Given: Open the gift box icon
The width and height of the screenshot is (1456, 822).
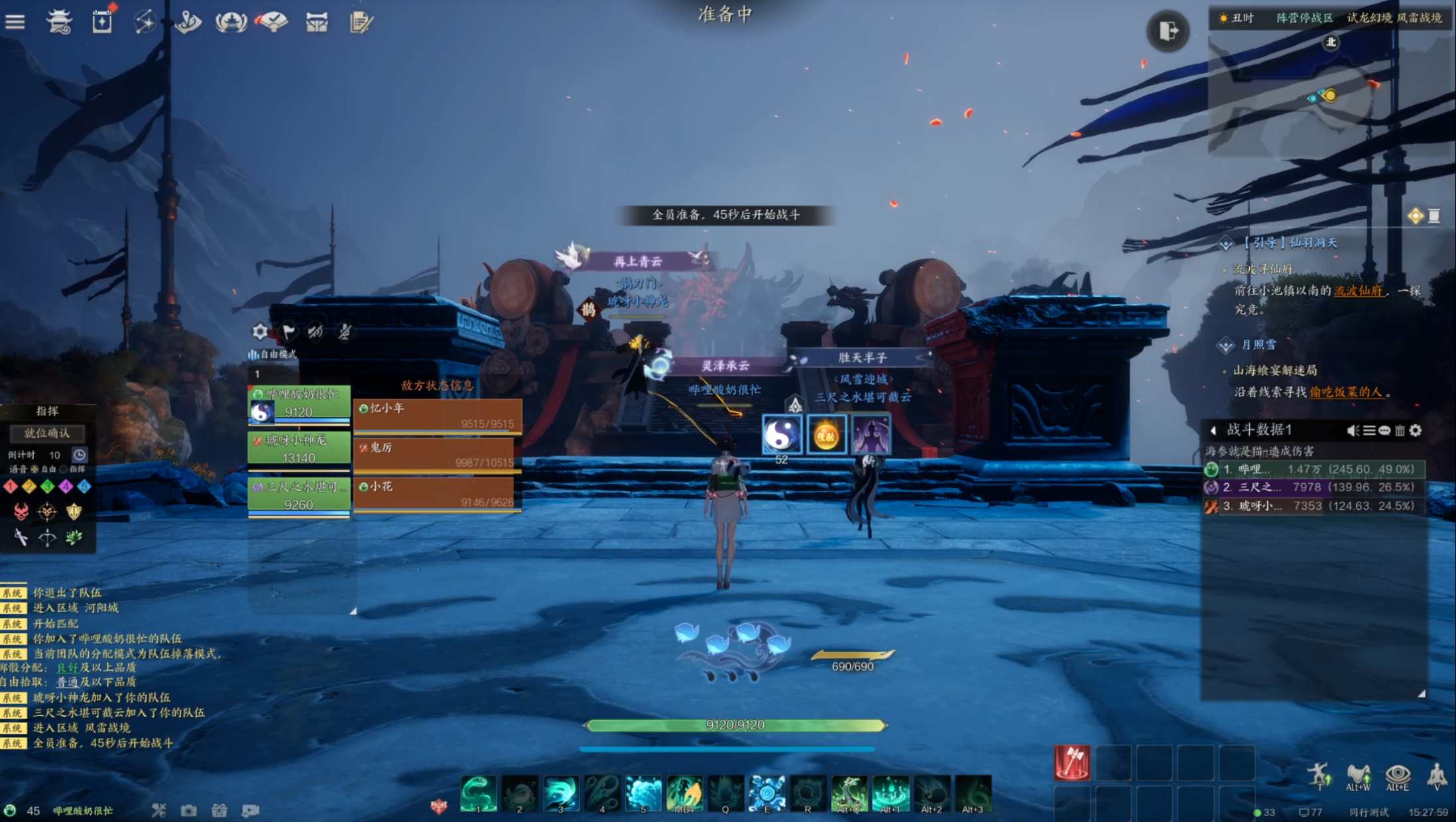Looking at the screenshot, I should (x=219, y=811).
